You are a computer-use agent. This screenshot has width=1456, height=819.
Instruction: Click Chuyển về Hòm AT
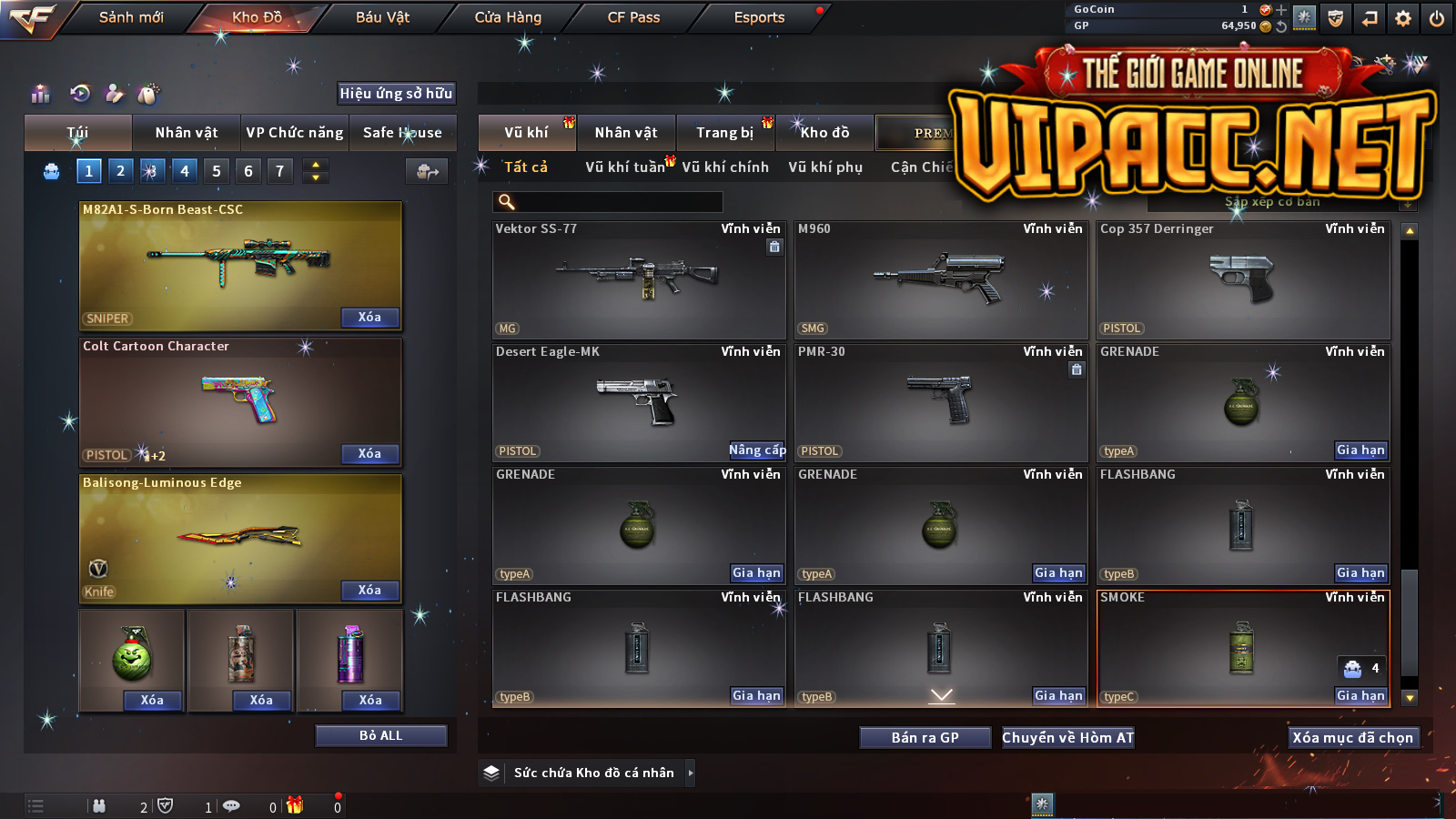(1067, 738)
